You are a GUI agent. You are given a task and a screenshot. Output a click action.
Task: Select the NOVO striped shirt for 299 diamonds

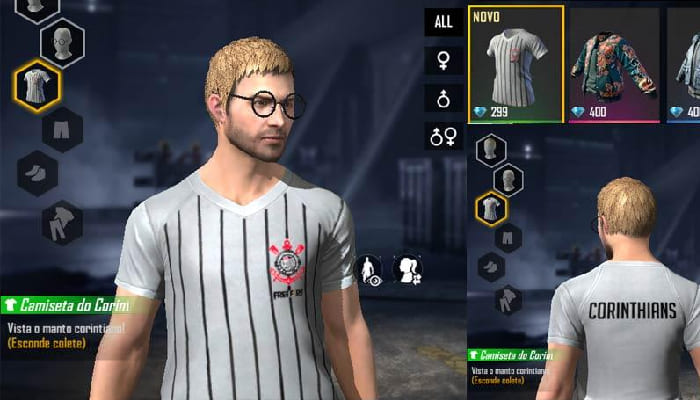click(x=515, y=64)
